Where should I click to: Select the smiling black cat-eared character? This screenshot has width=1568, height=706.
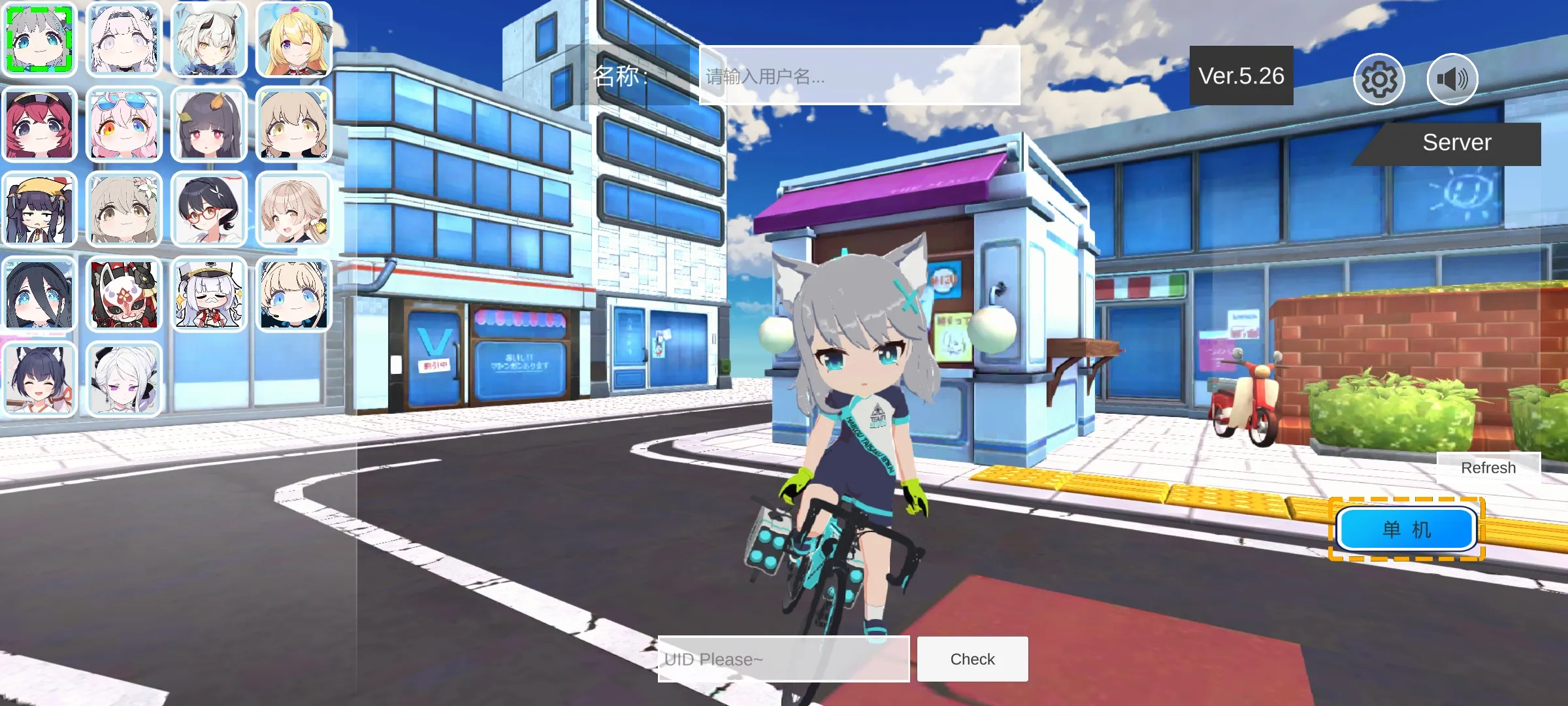tap(41, 378)
